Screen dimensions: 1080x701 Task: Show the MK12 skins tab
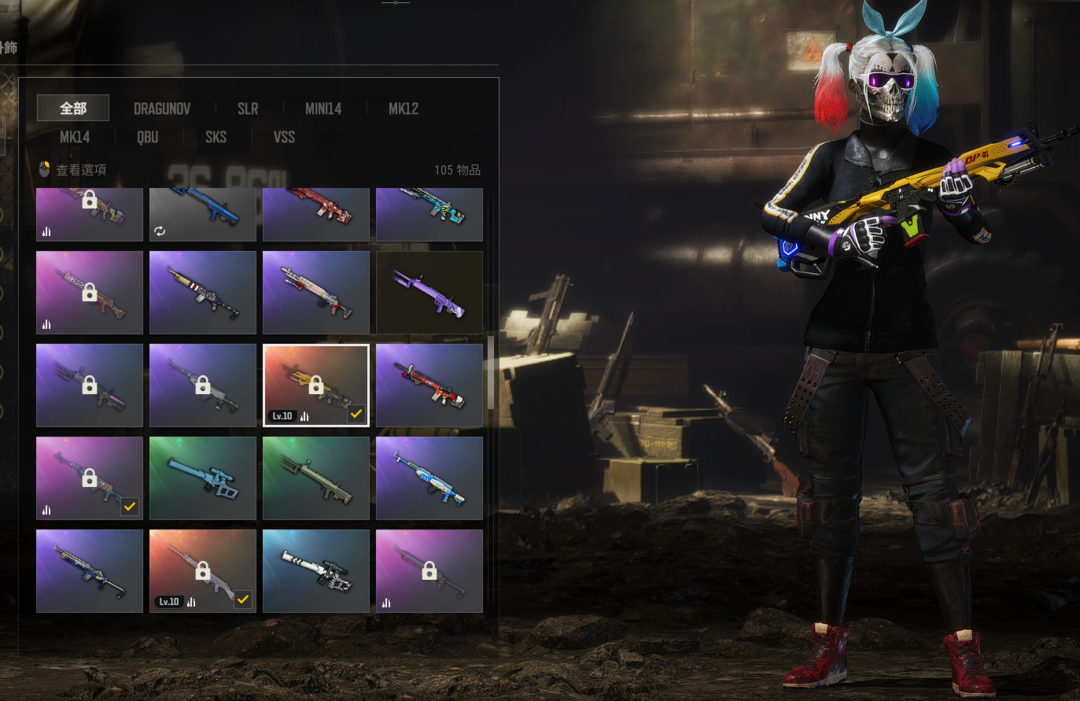[x=403, y=109]
